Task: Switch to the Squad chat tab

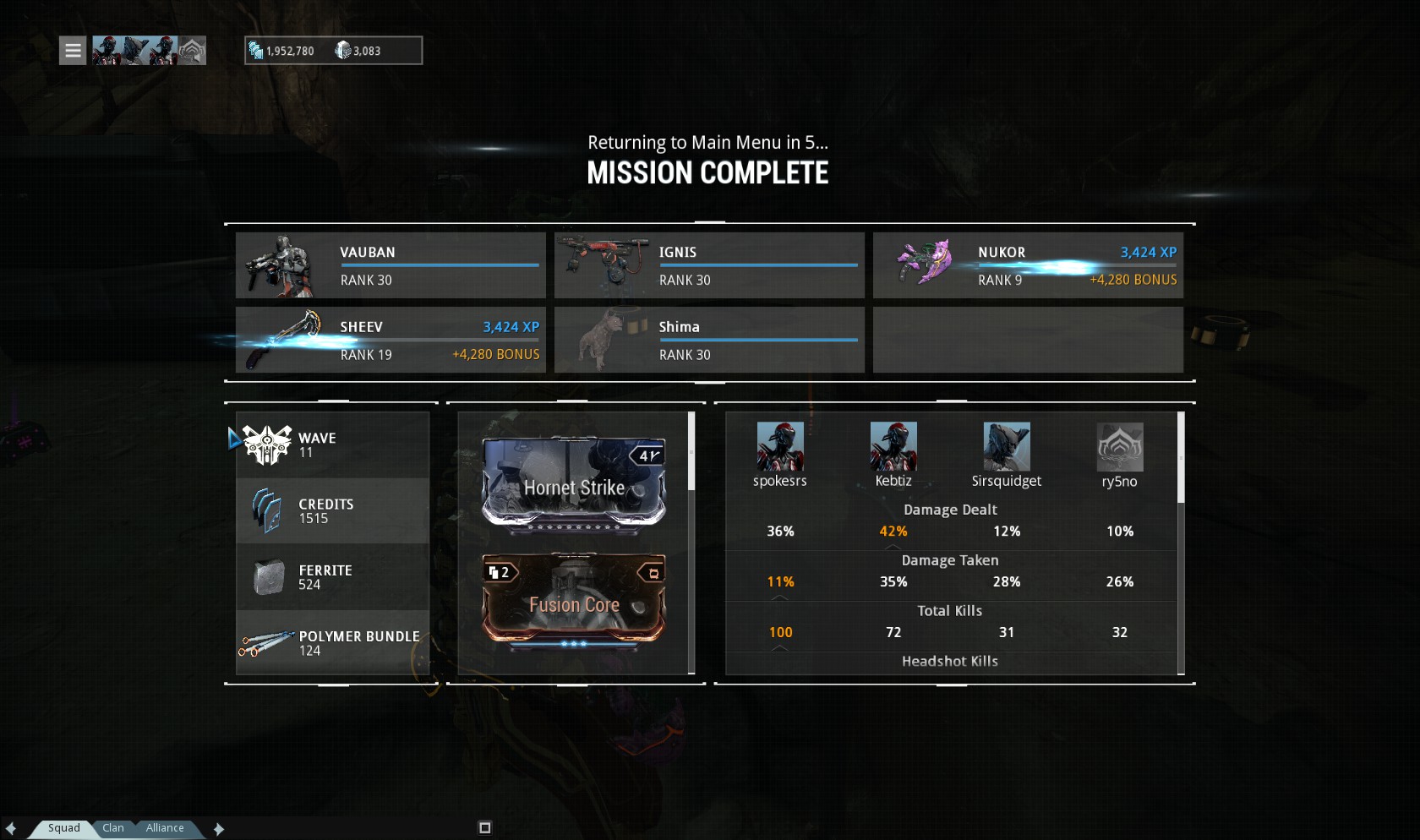Action: tap(63, 828)
